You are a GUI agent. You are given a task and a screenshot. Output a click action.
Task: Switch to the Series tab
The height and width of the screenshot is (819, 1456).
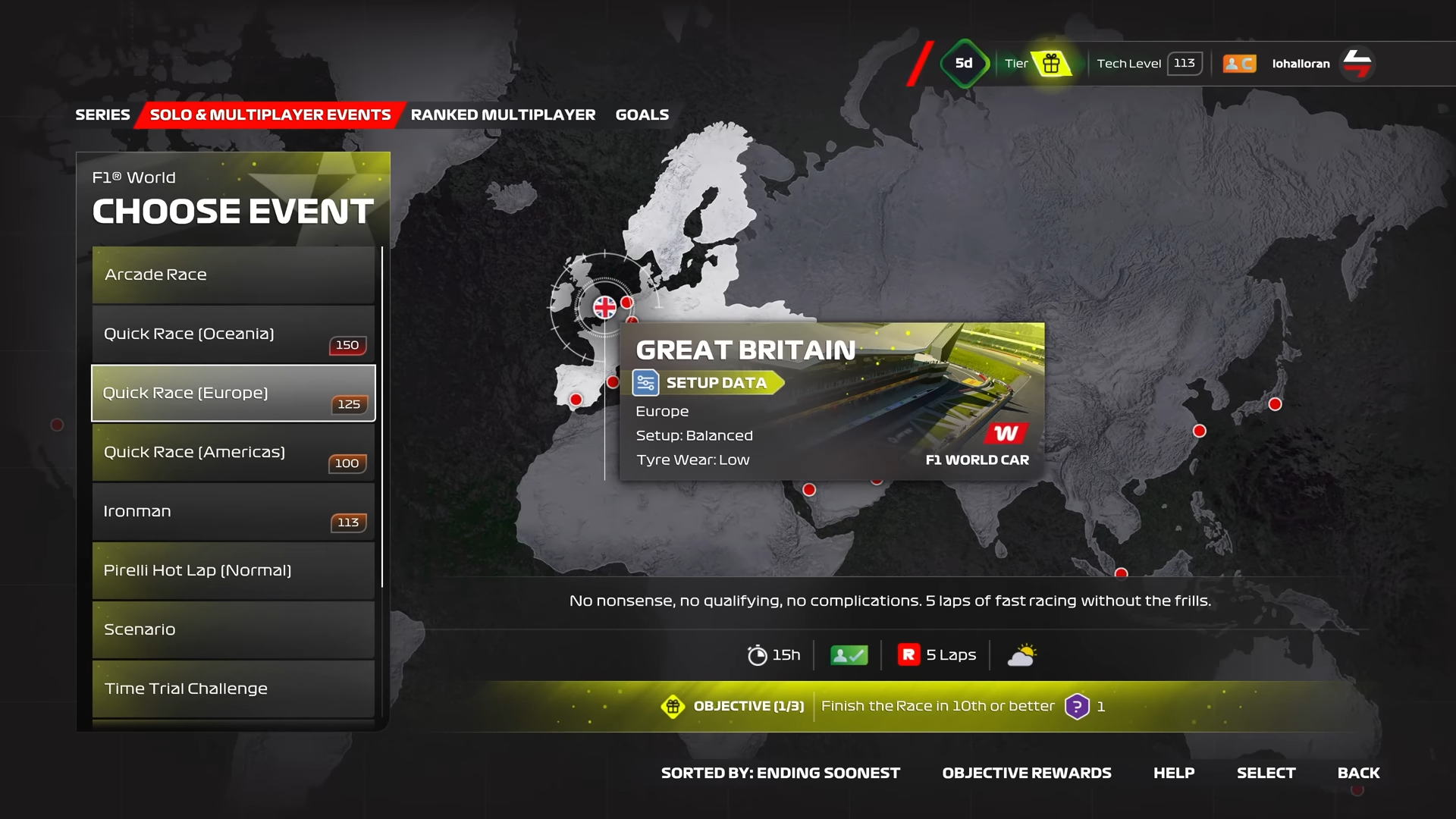pyautogui.click(x=102, y=115)
